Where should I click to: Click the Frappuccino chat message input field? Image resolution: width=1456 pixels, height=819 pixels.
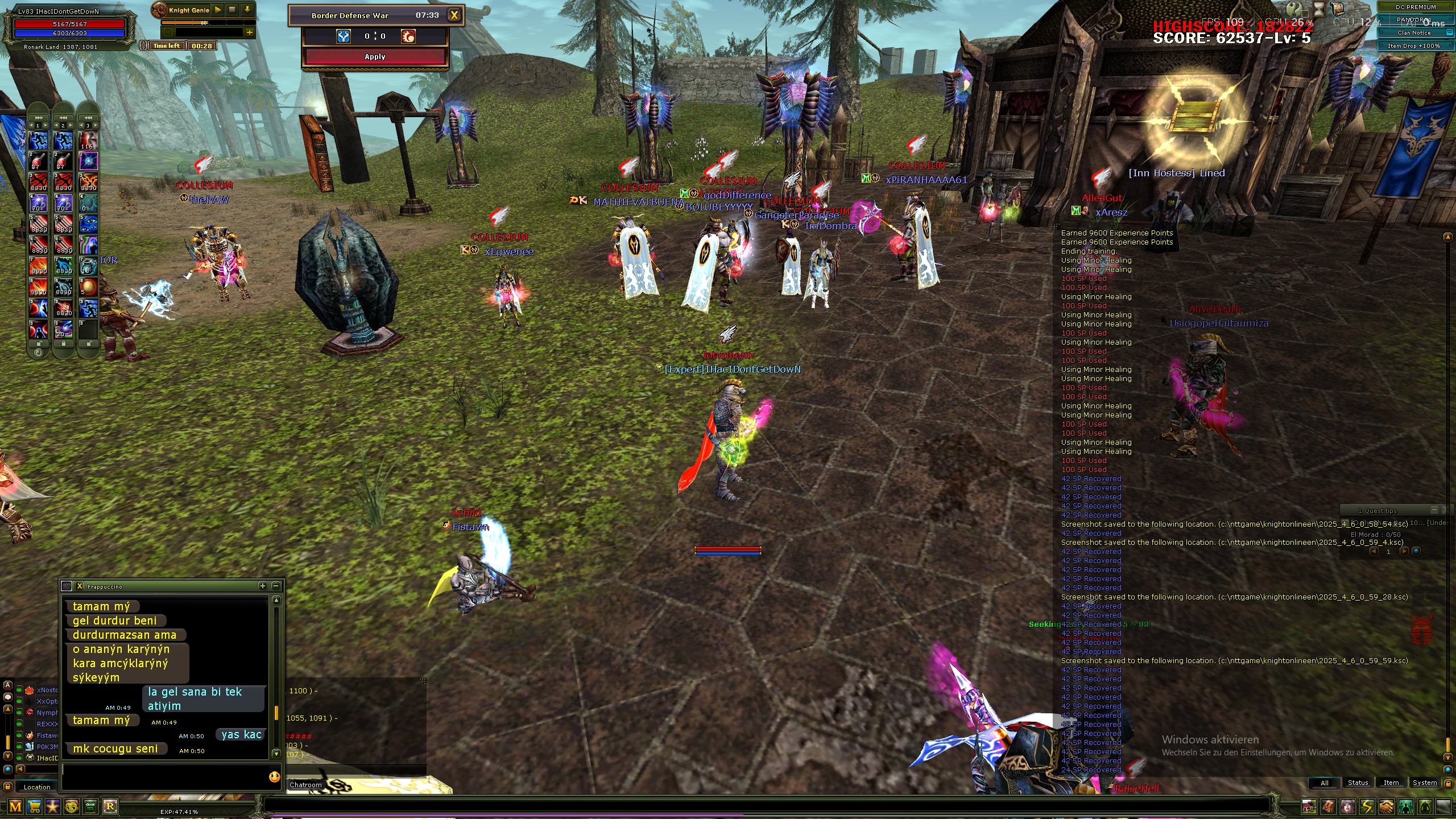(x=164, y=776)
